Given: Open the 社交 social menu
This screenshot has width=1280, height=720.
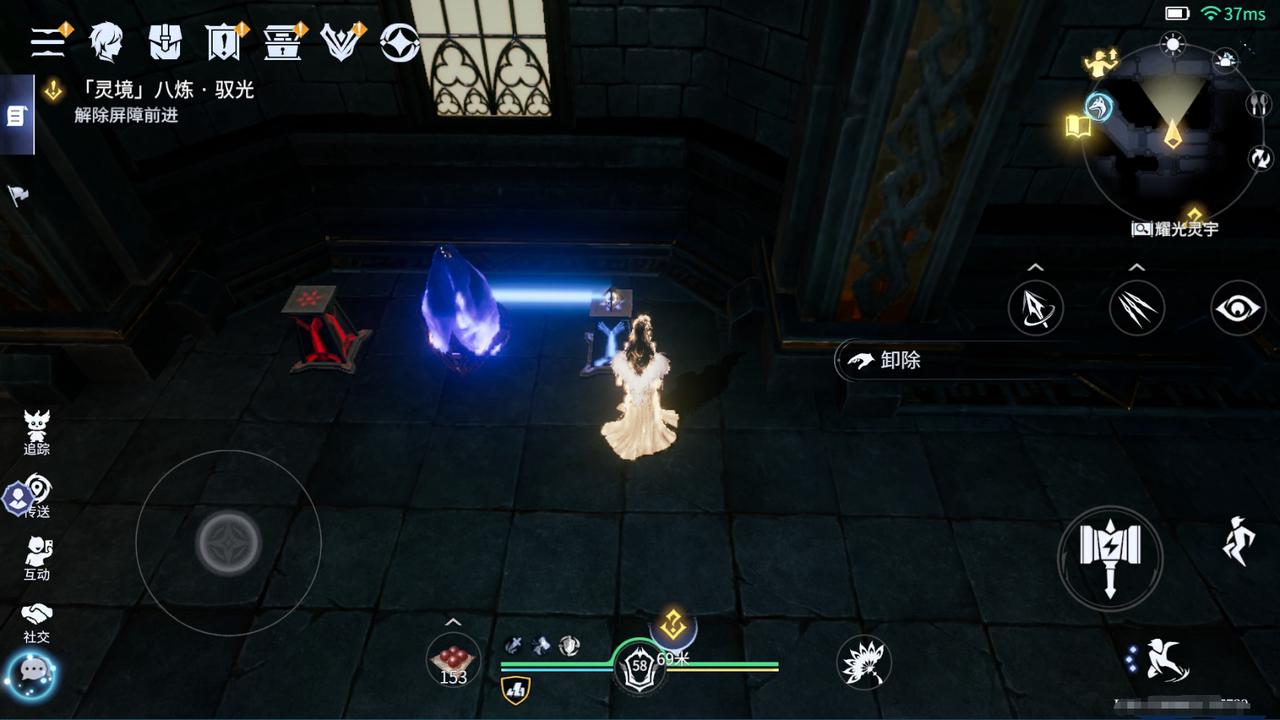Looking at the screenshot, I should (x=37, y=622).
